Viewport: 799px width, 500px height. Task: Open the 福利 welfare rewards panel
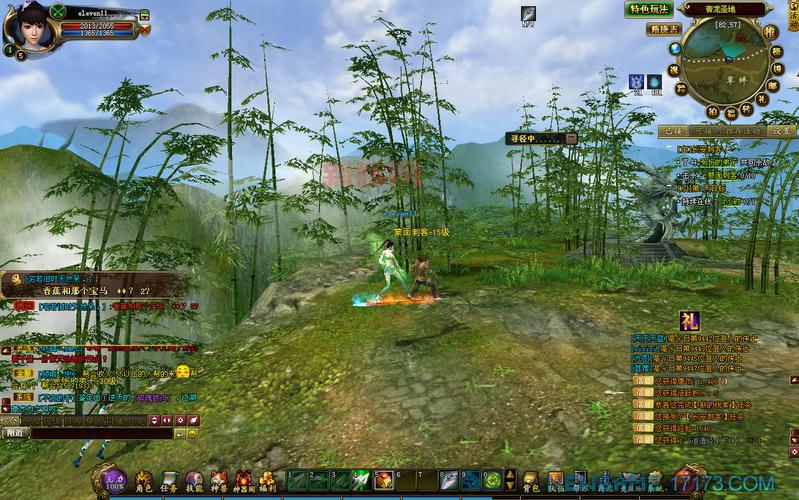pos(267,481)
